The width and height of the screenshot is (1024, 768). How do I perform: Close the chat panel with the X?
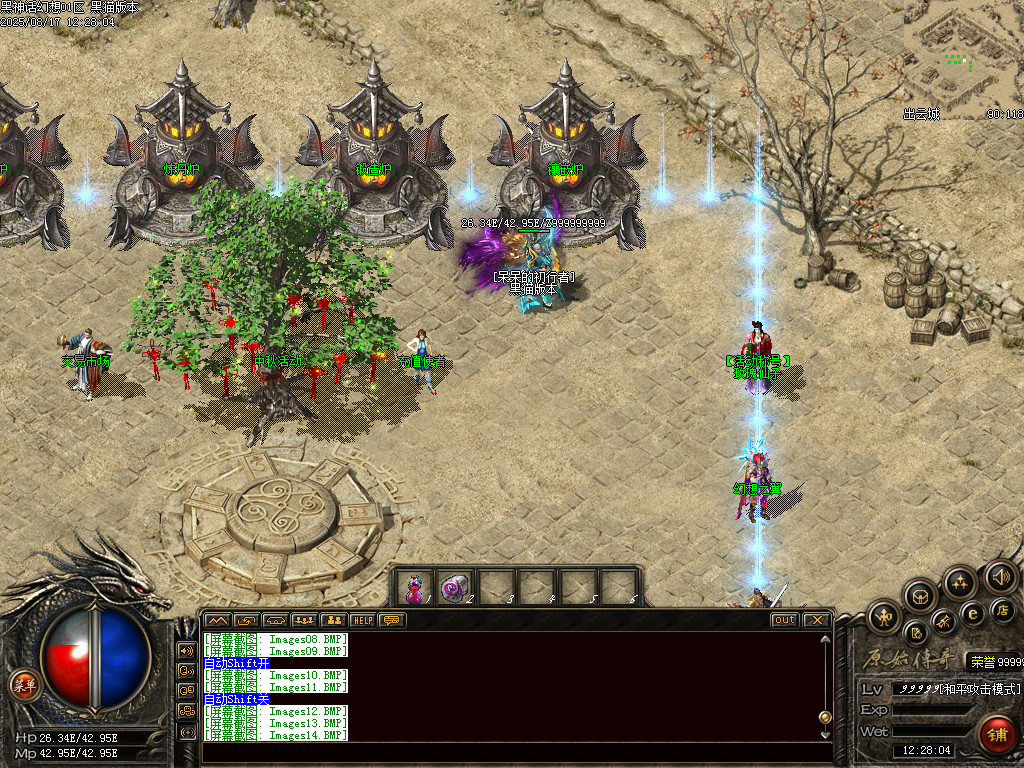(x=817, y=620)
